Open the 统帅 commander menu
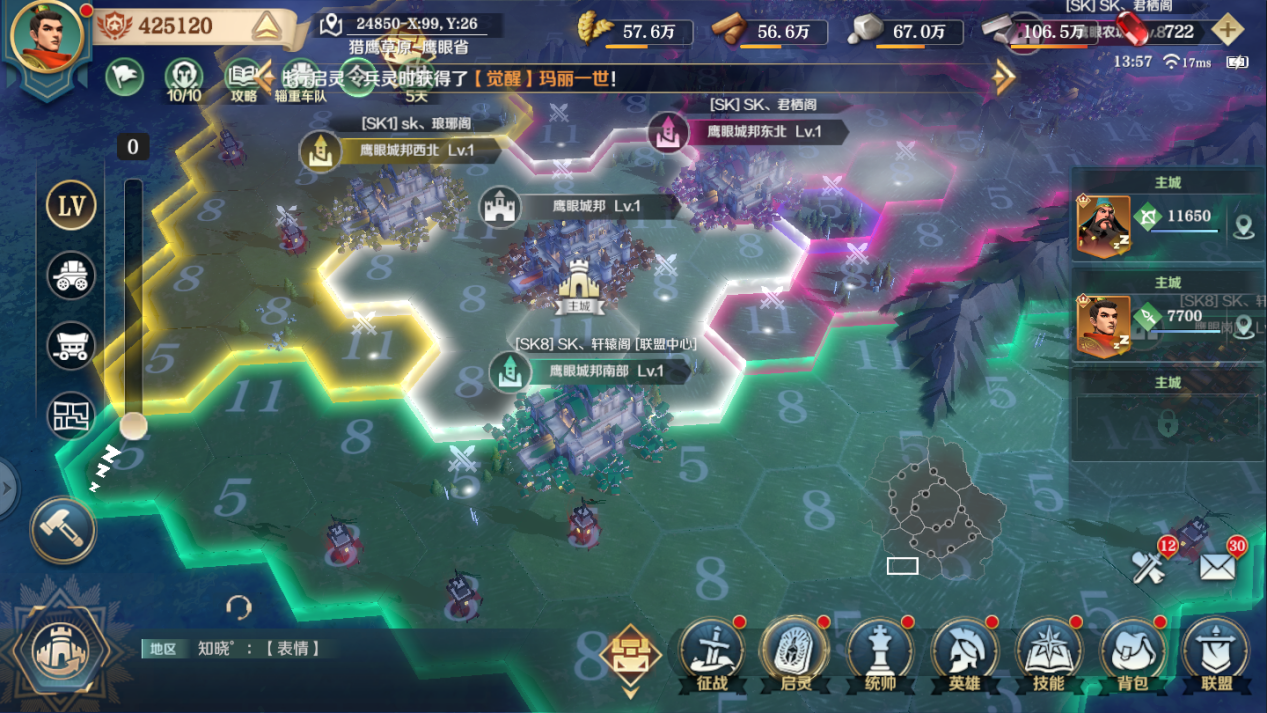1267x713 pixels. (880, 655)
